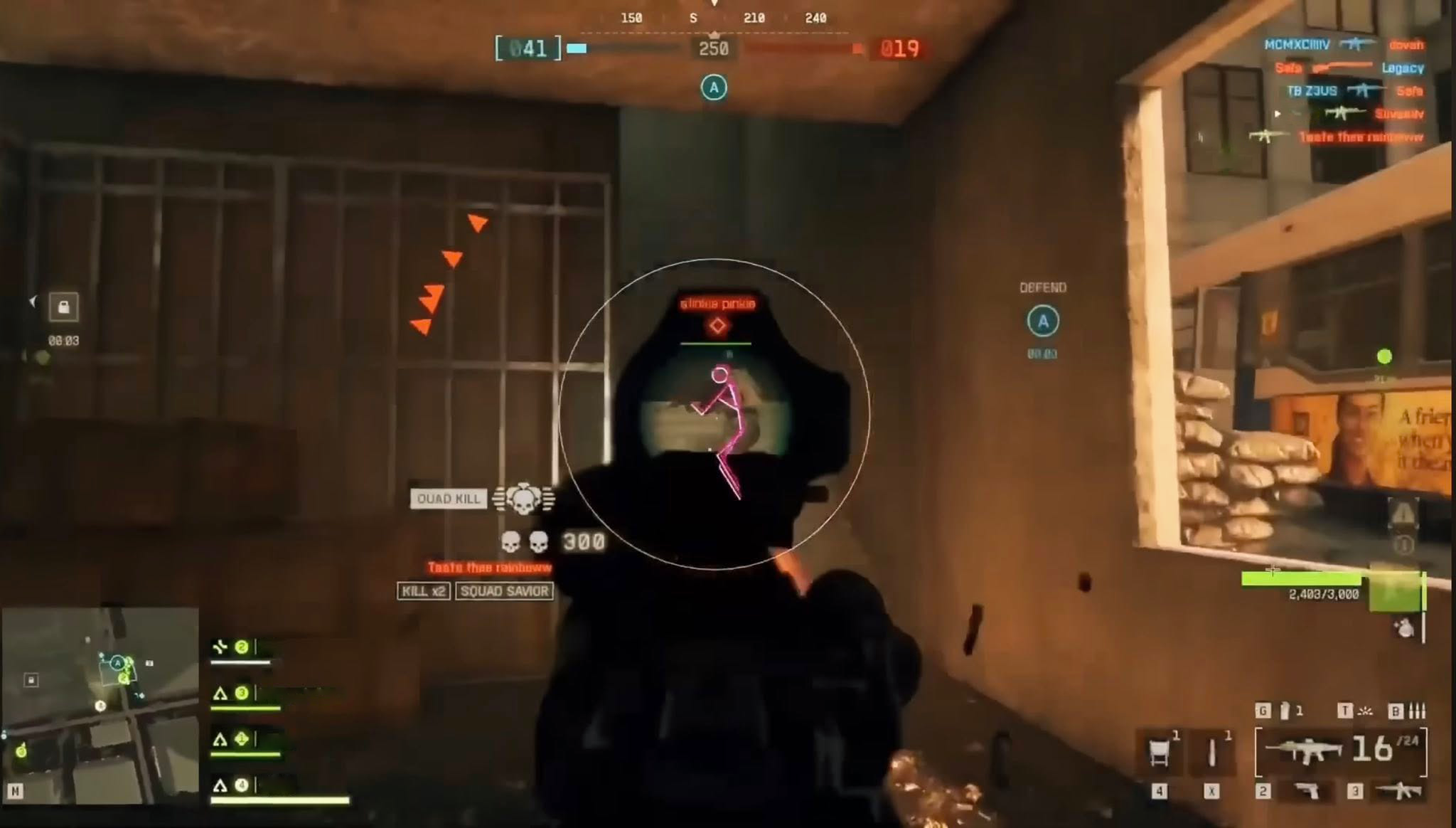
Task: Toggle the objective A indicator at top center
Action: click(x=713, y=87)
